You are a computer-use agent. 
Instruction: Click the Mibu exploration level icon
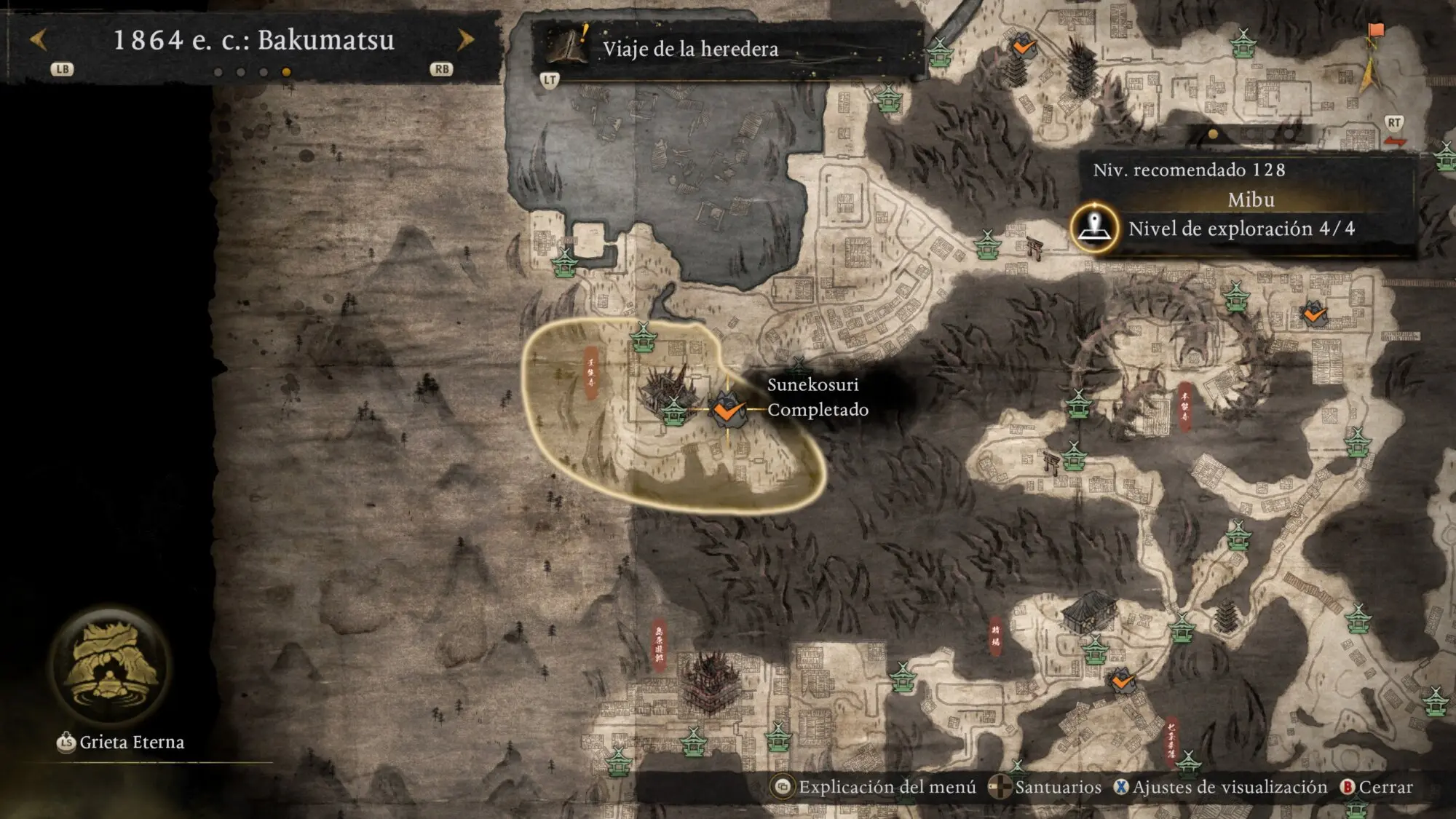pos(1093,228)
